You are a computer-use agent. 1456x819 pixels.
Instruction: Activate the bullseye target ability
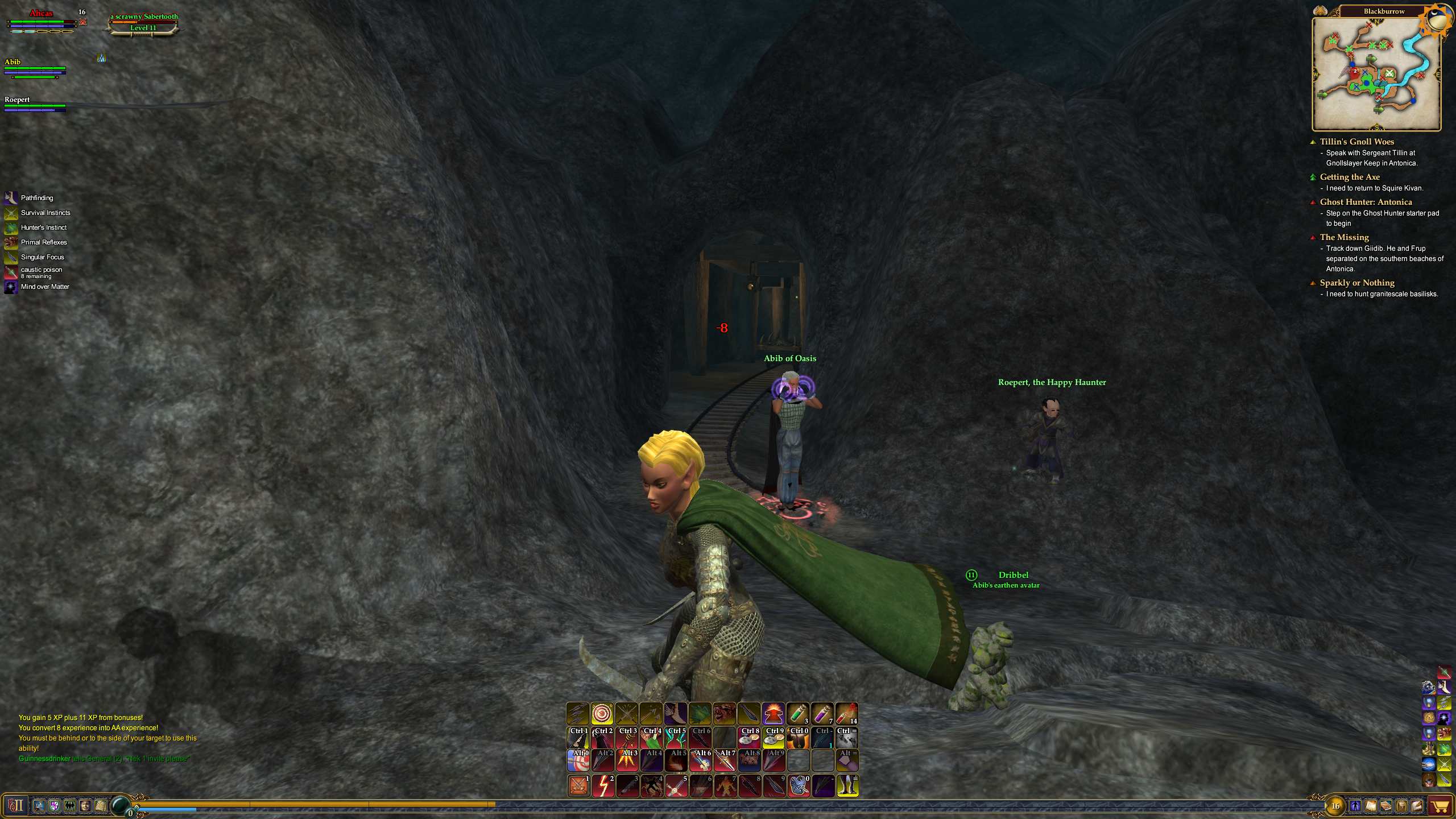click(602, 713)
